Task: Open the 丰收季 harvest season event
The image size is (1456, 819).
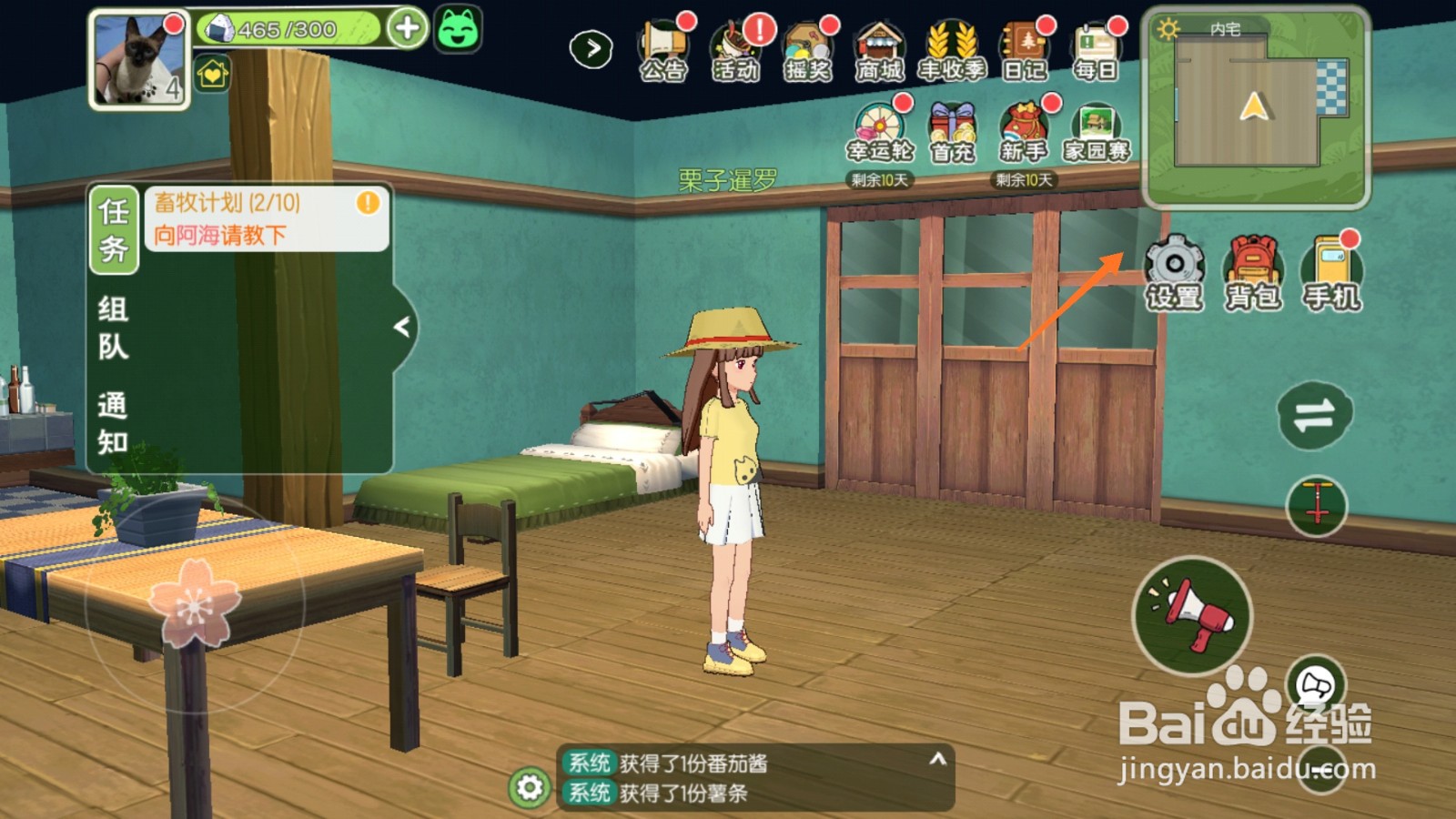Action: tap(951, 50)
